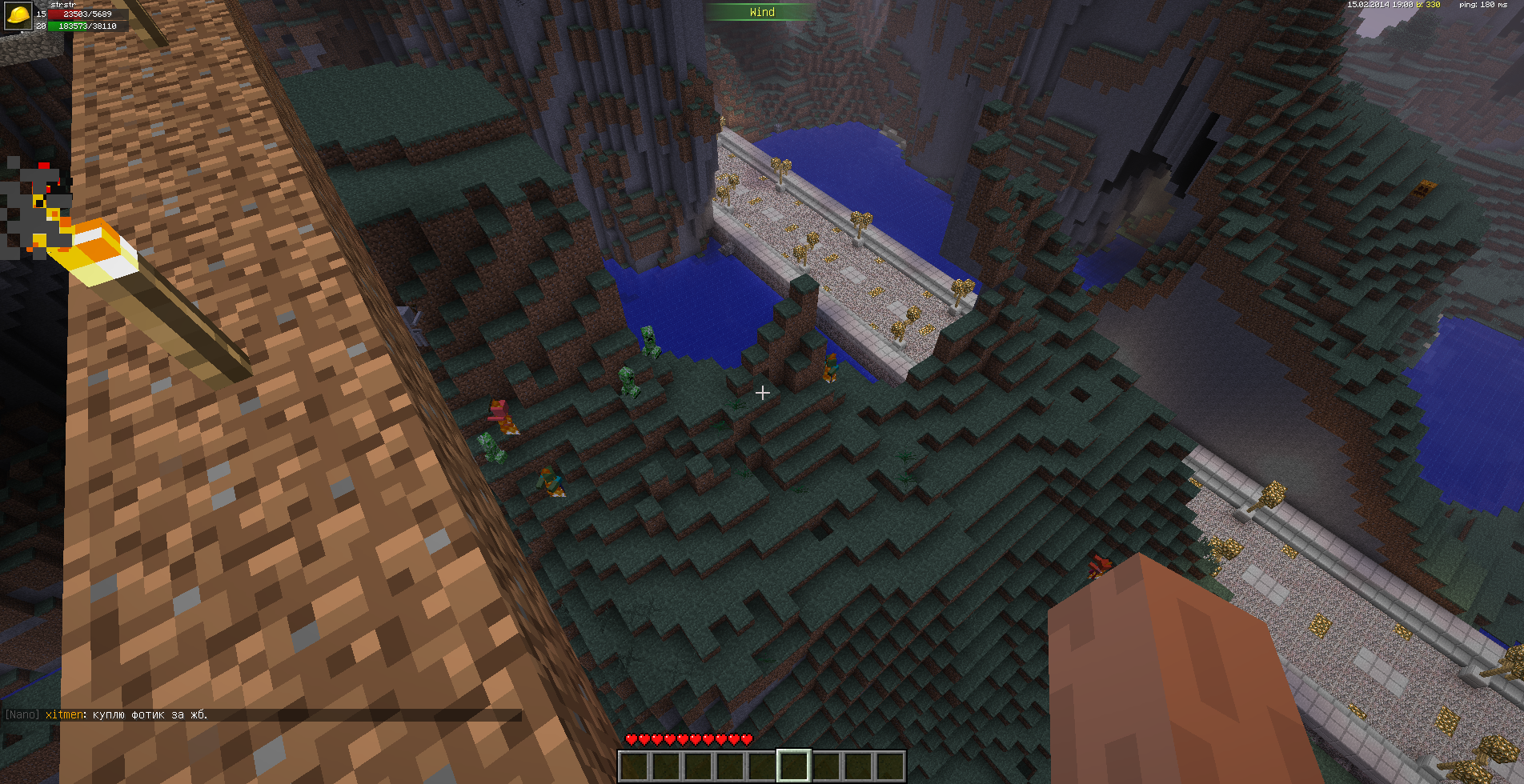Screen dimensions: 1524x784
Task: Click the yellow hard hat icon
Action: click(x=18, y=15)
